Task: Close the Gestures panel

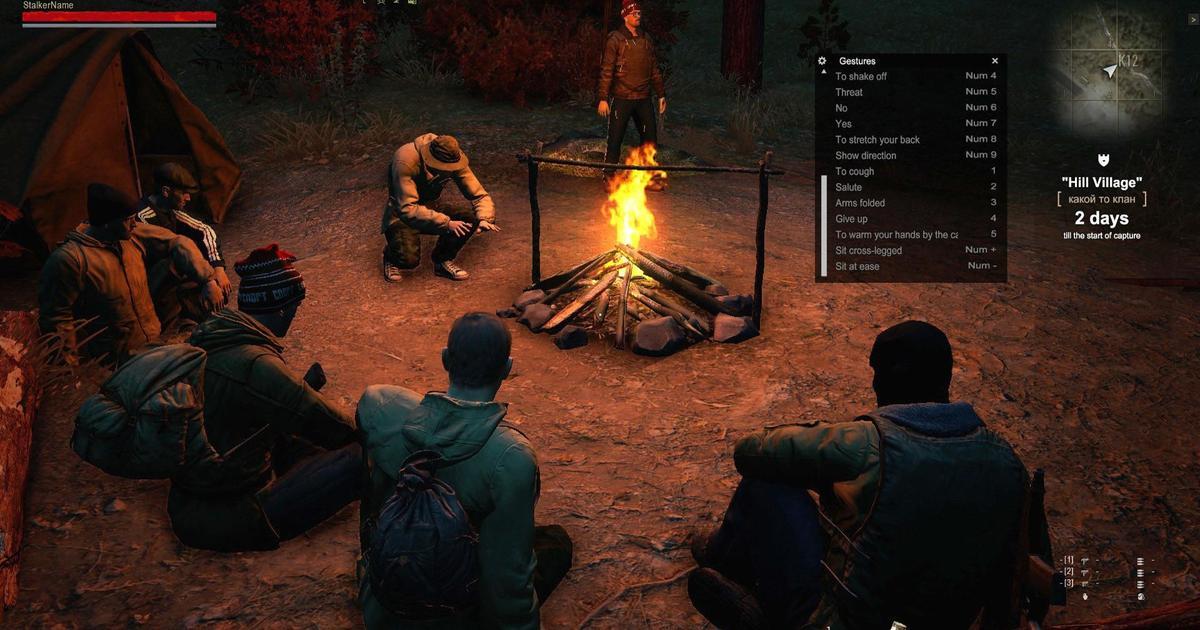Action: [x=994, y=61]
